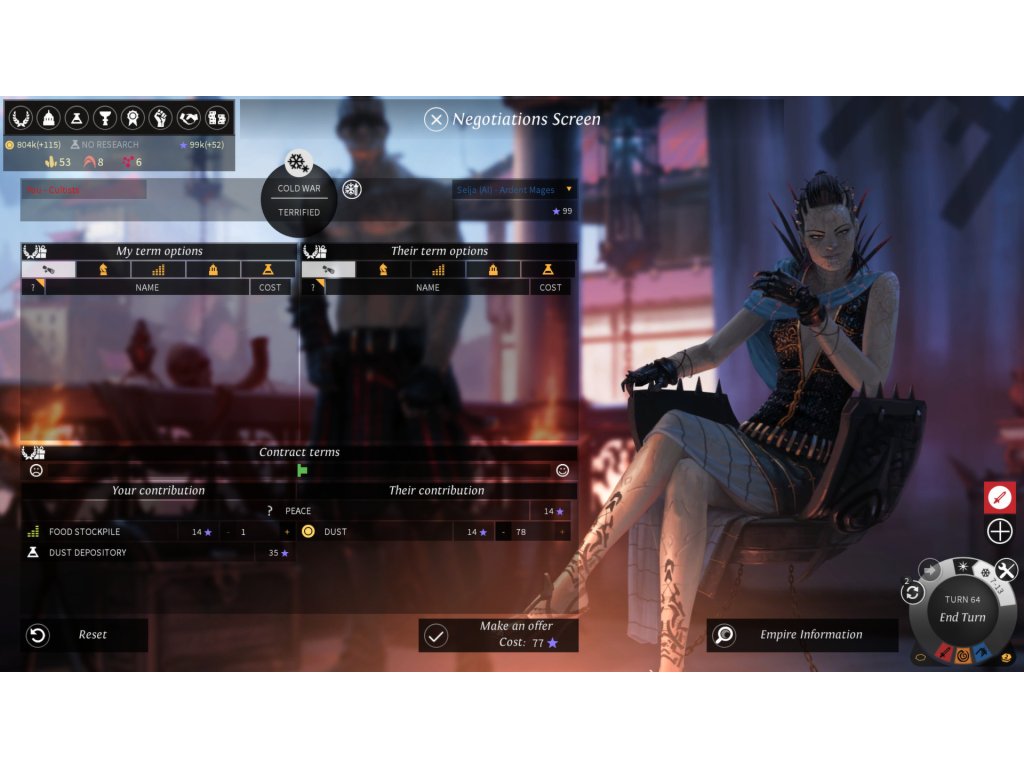Decrease Dust contribution with minus button
This screenshot has width=1024, height=768.
click(504, 532)
